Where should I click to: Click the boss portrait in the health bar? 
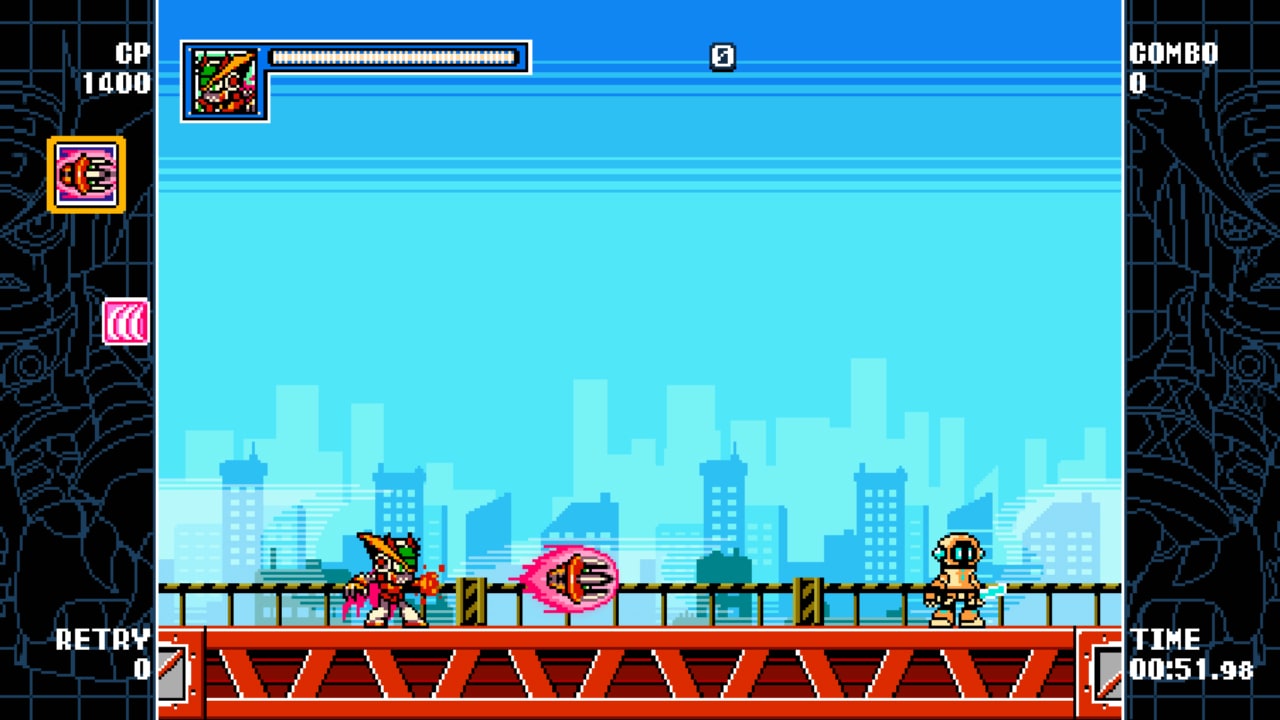pyautogui.click(x=223, y=80)
